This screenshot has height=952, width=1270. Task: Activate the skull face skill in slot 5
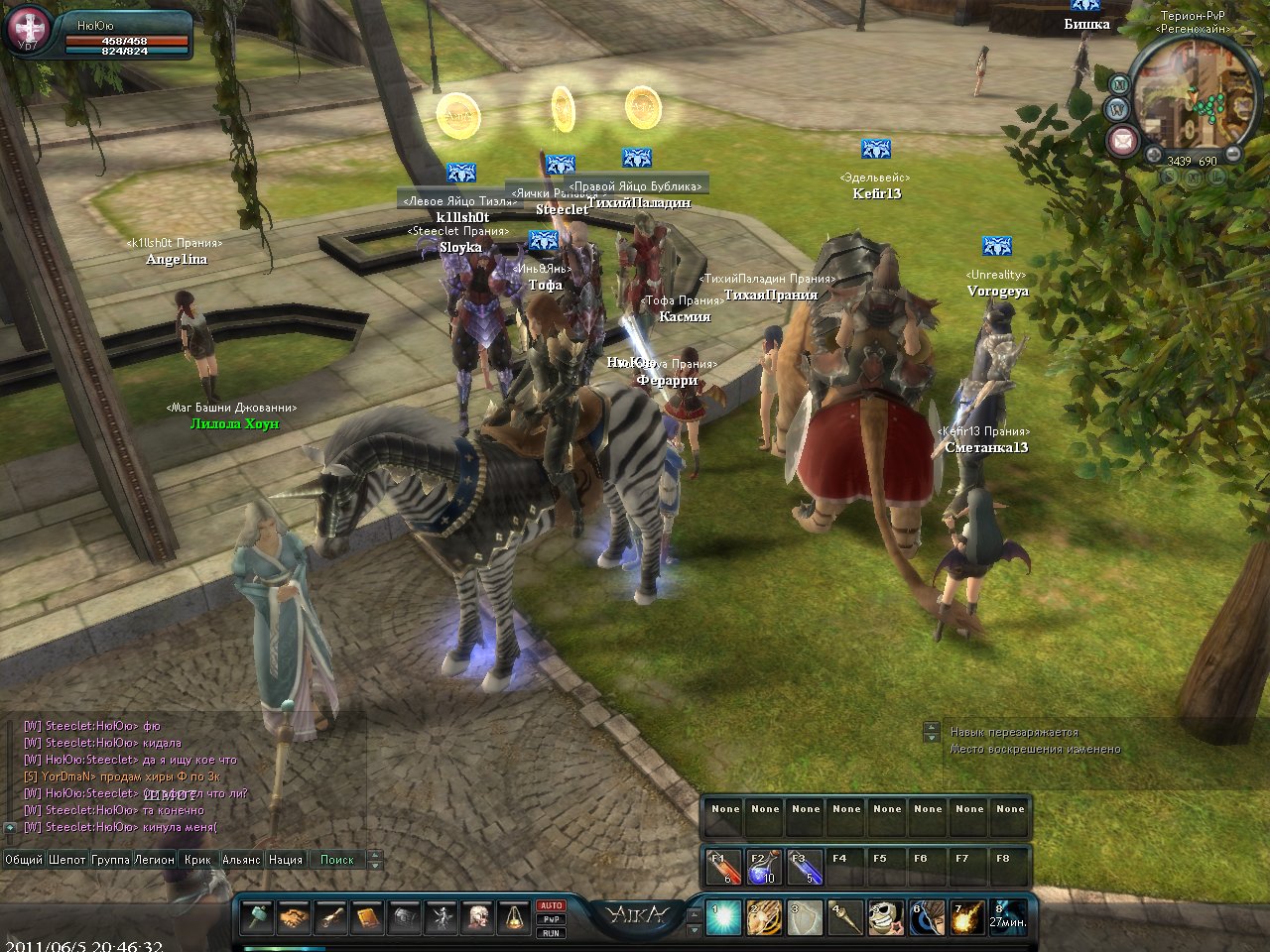886,918
